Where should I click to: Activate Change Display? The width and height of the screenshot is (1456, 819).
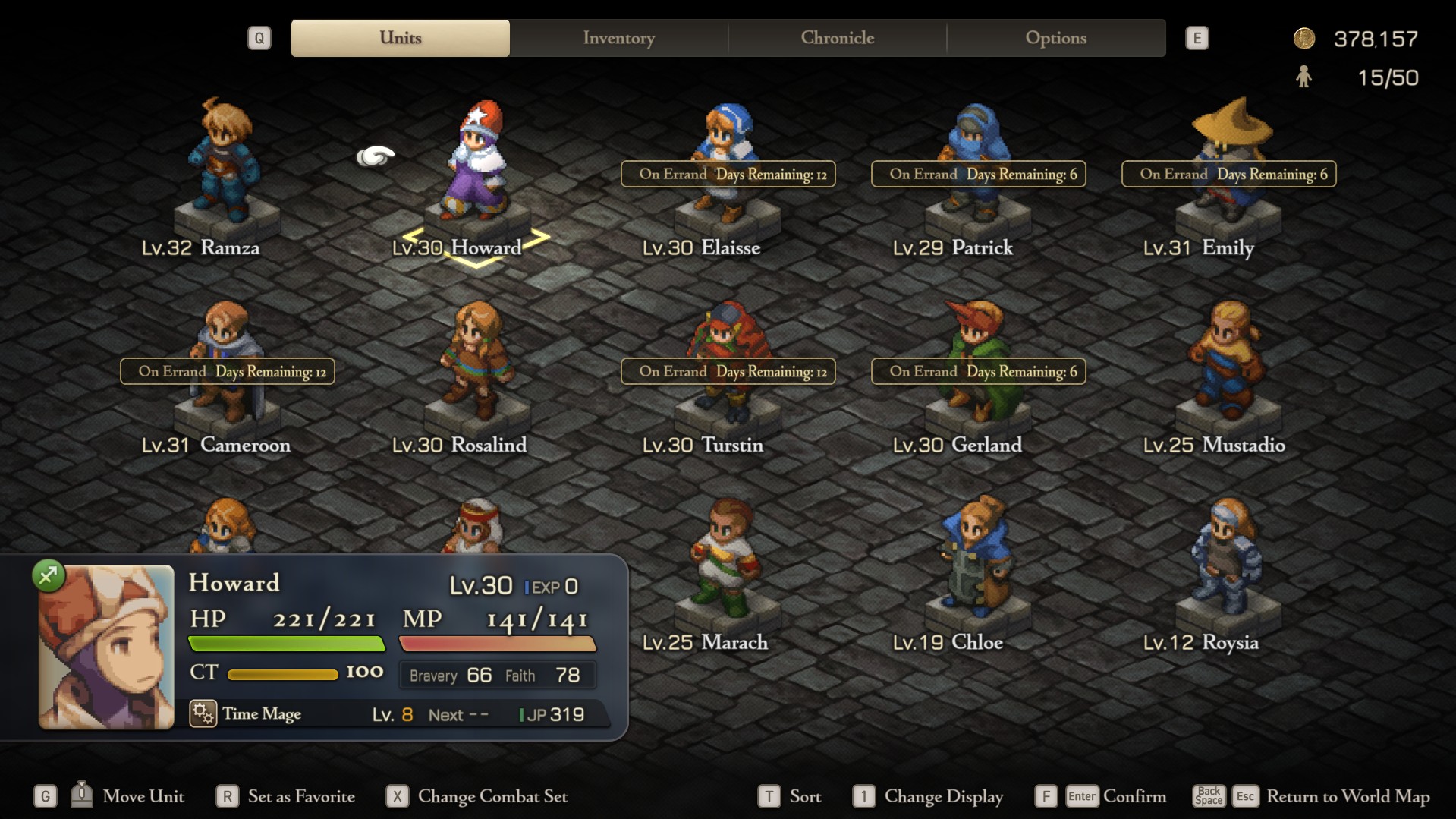943,796
